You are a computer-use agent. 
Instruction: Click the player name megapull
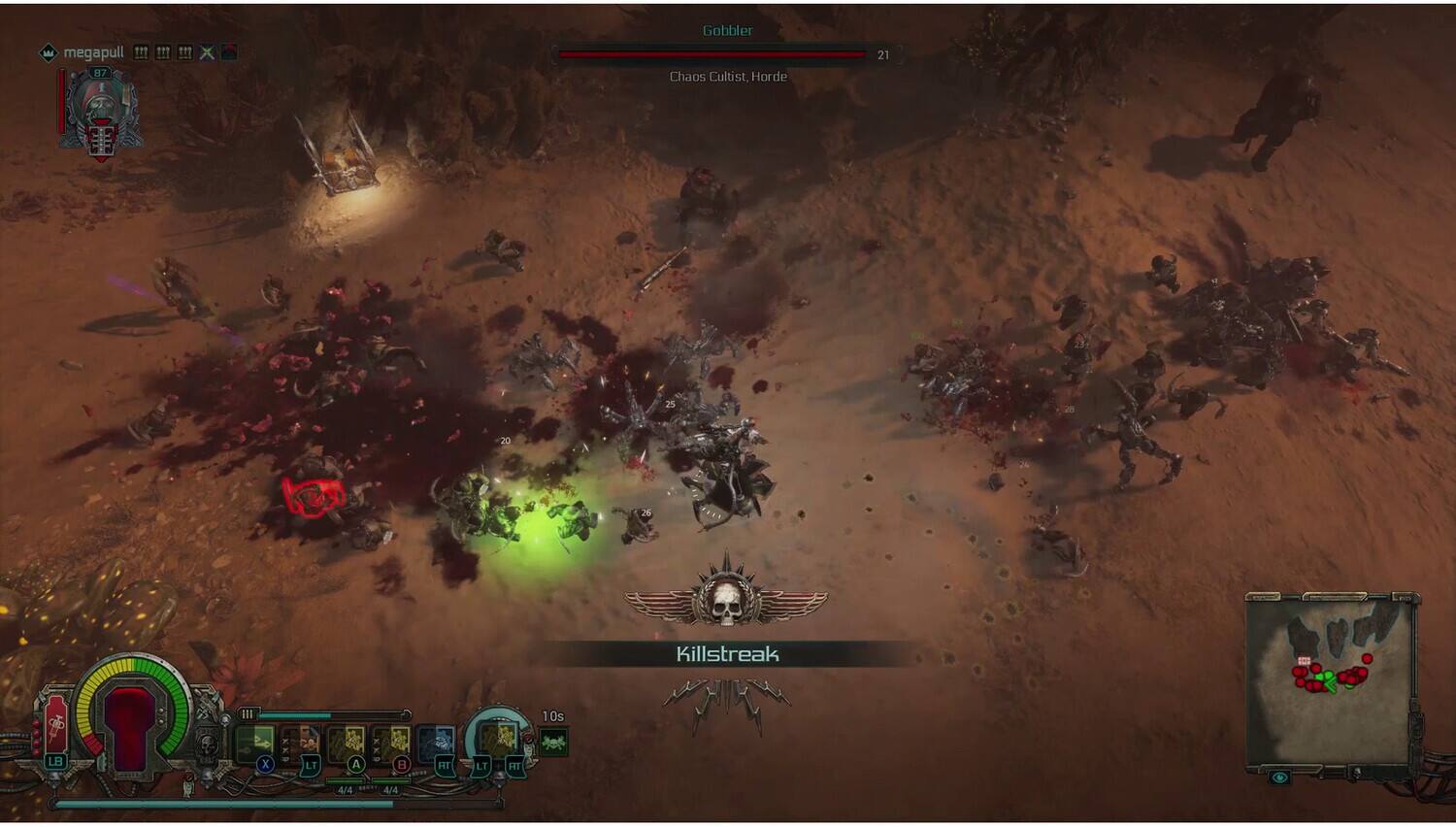96,52
